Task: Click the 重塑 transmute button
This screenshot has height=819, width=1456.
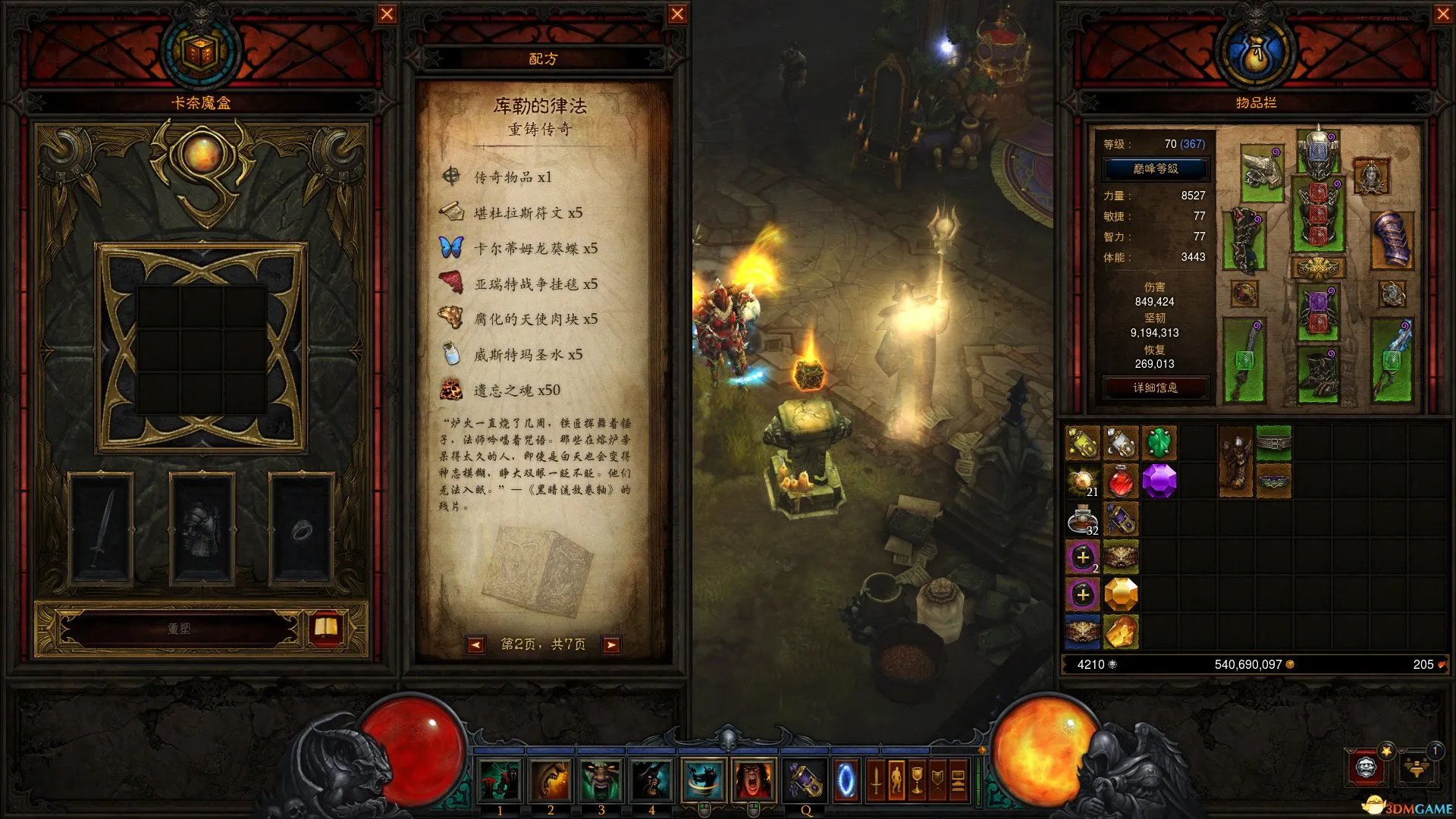Action: [179, 629]
